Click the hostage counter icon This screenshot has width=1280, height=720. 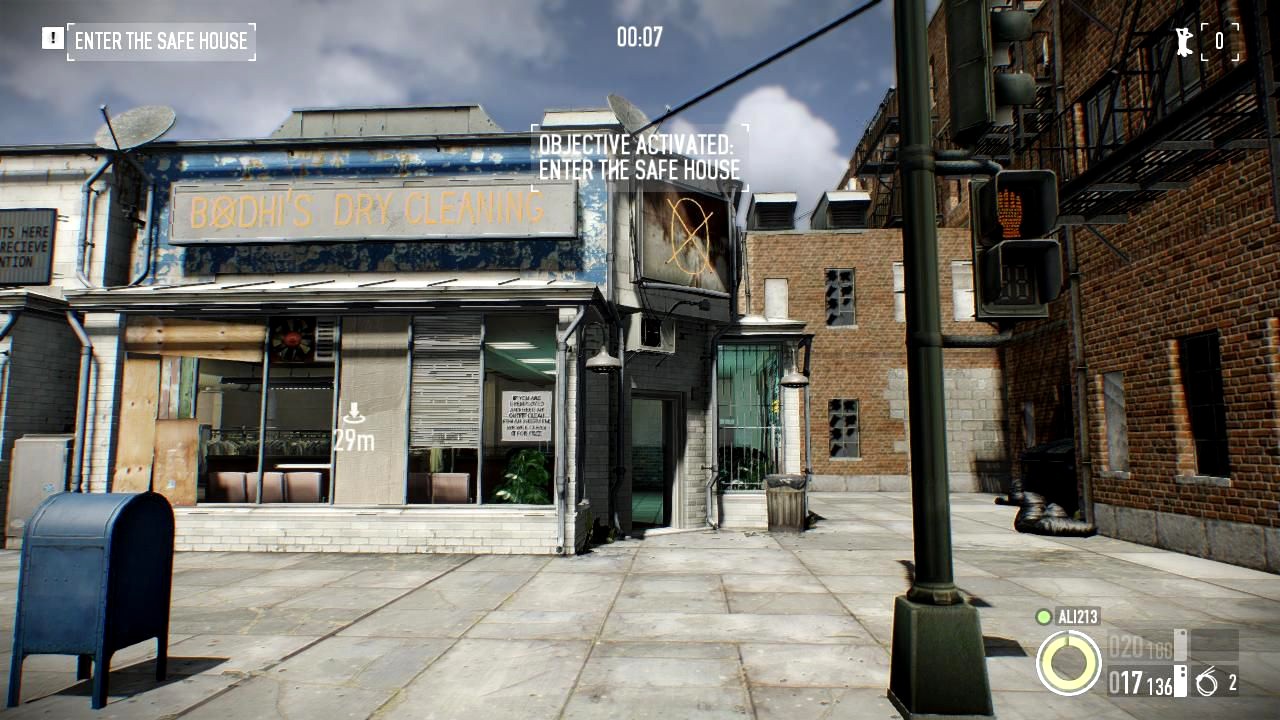(x=1184, y=41)
